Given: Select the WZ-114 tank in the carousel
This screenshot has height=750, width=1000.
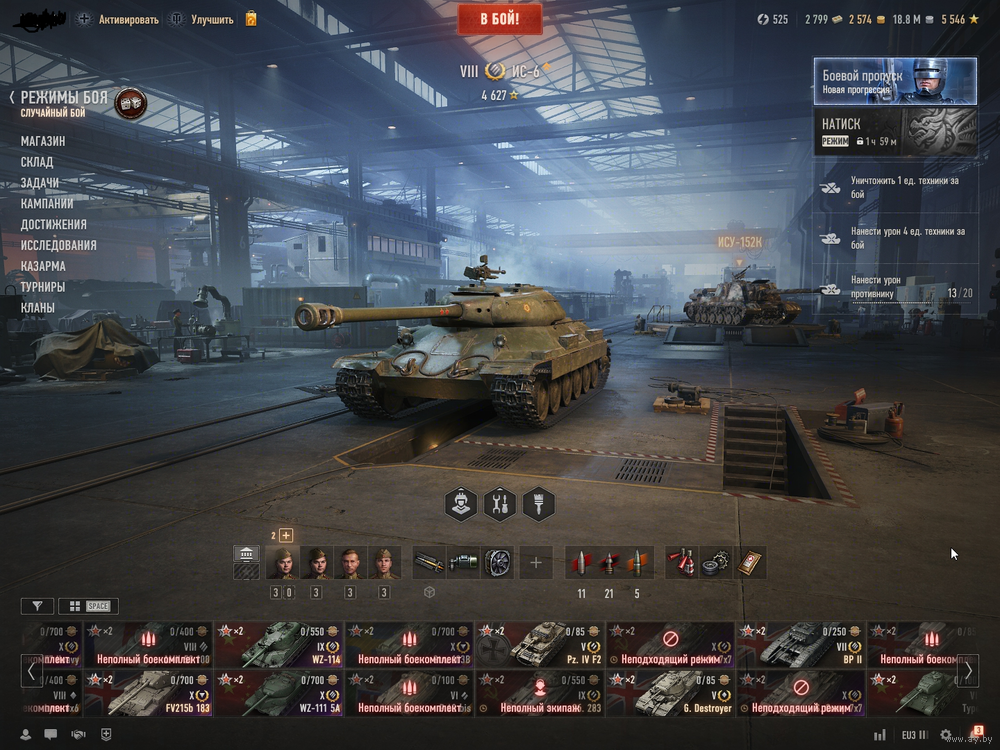Looking at the screenshot, I should [x=278, y=645].
